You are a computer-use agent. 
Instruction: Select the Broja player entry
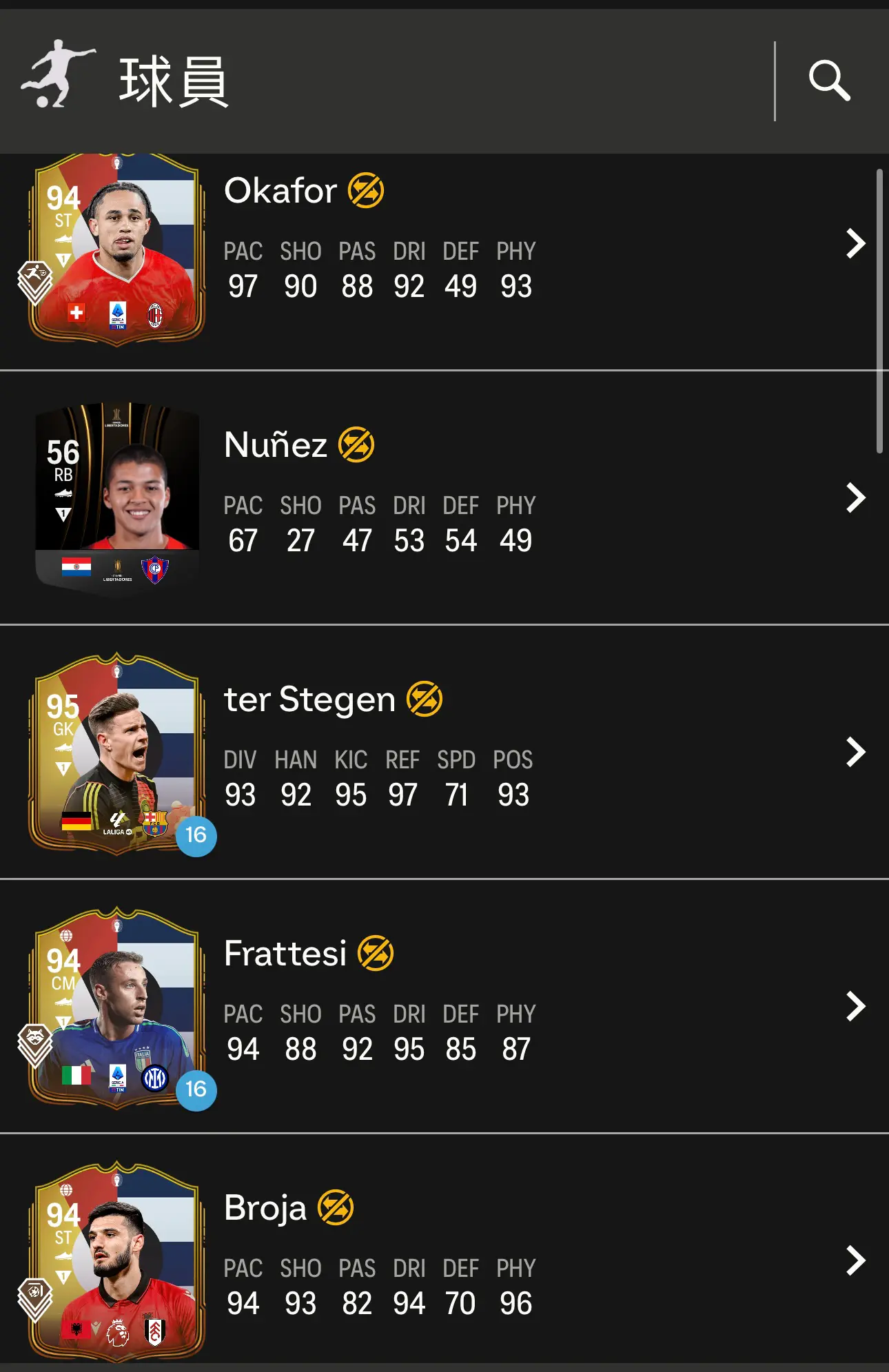click(855, 1261)
